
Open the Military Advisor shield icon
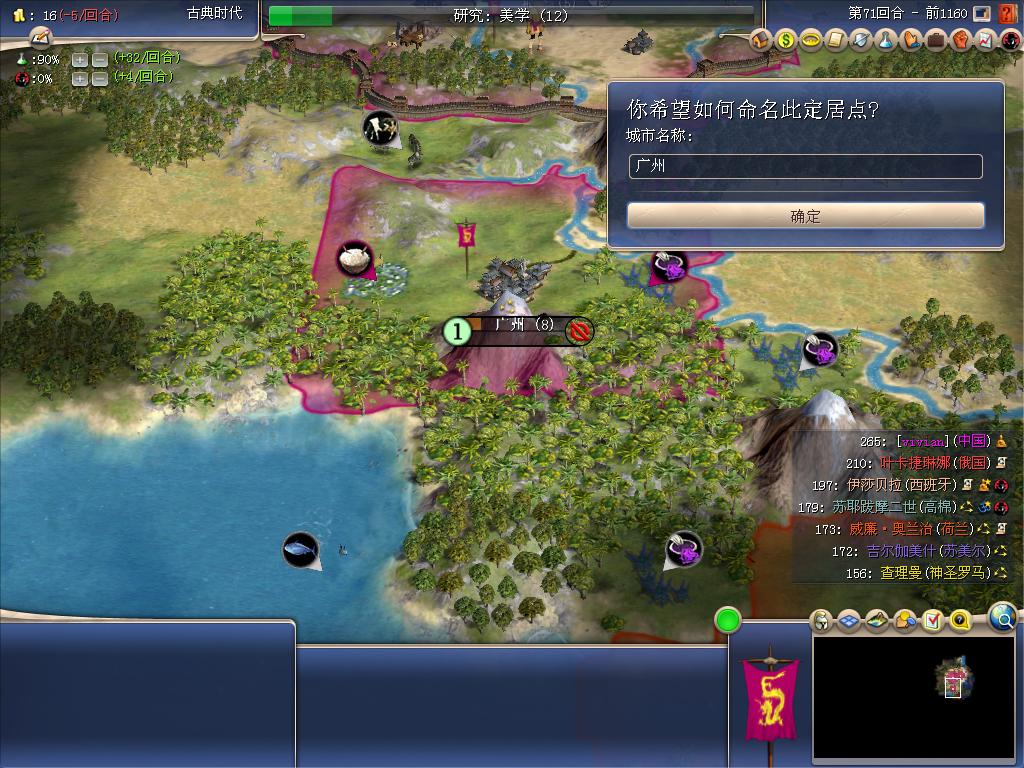pos(861,41)
